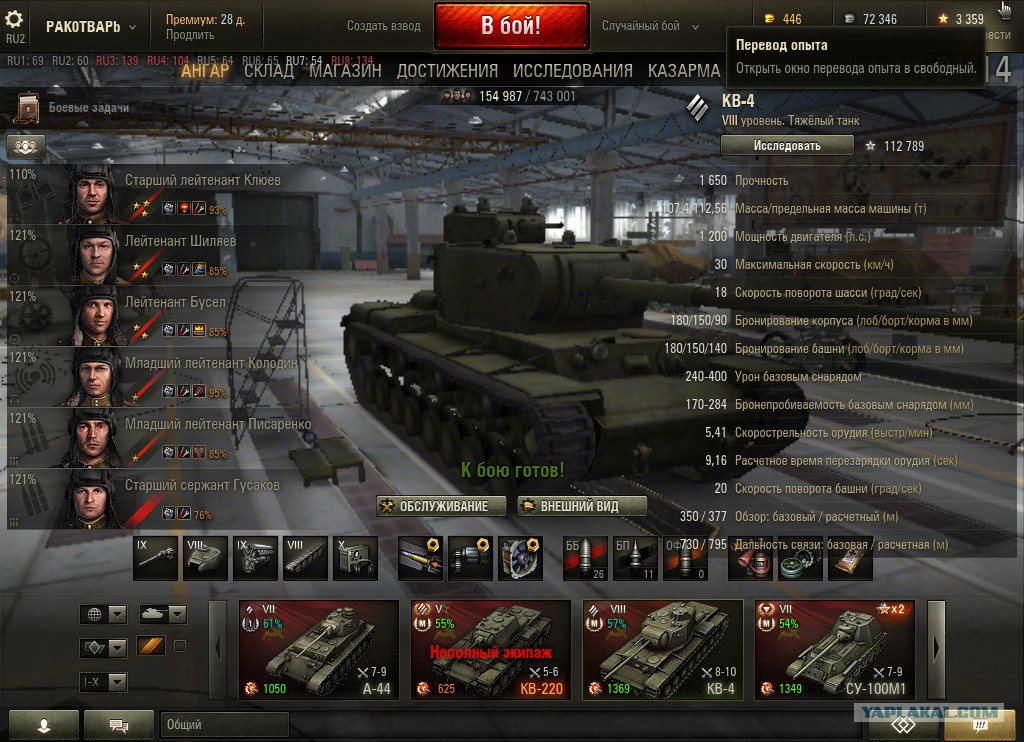Choose the СУ-100М1 tank card
The image size is (1024, 742).
coord(827,649)
